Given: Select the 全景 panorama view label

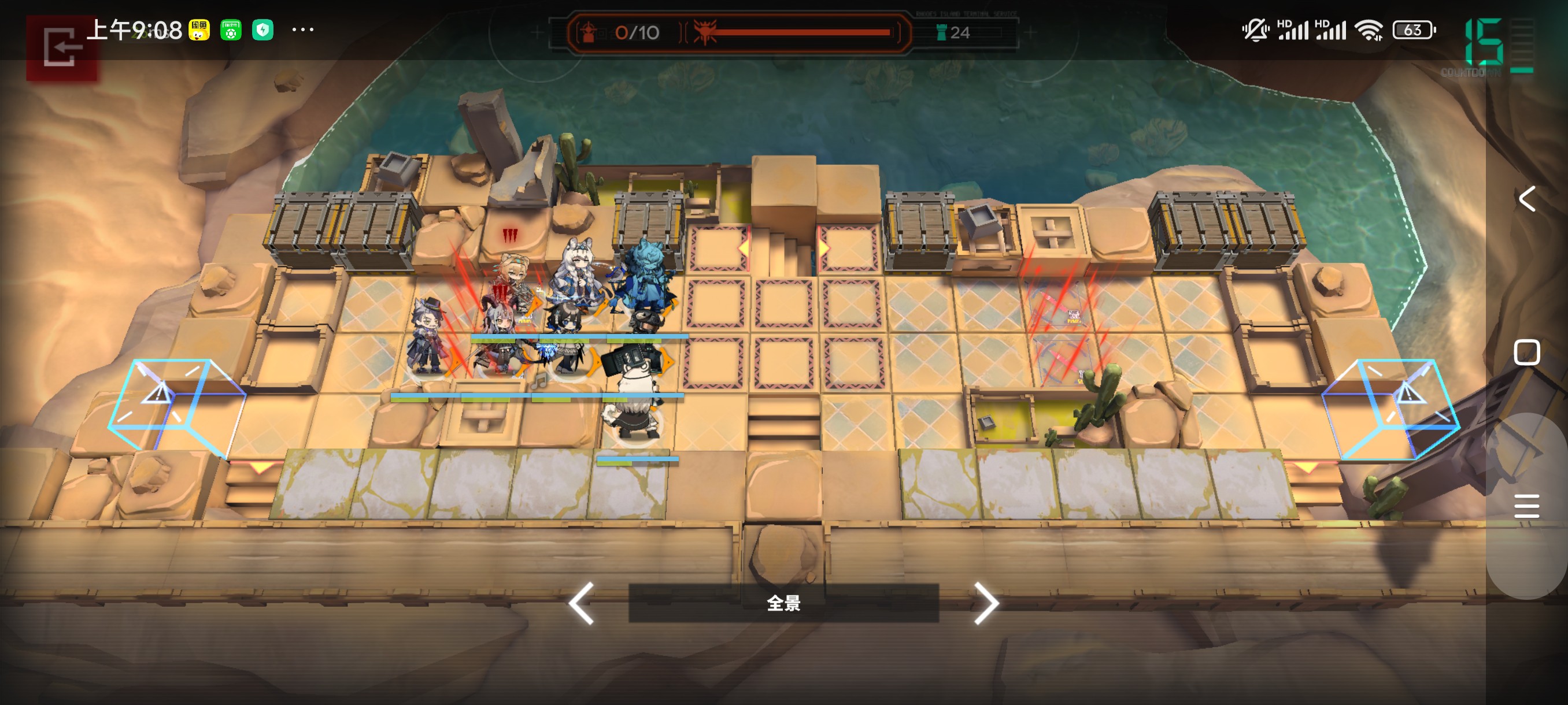Looking at the screenshot, I should click(783, 603).
